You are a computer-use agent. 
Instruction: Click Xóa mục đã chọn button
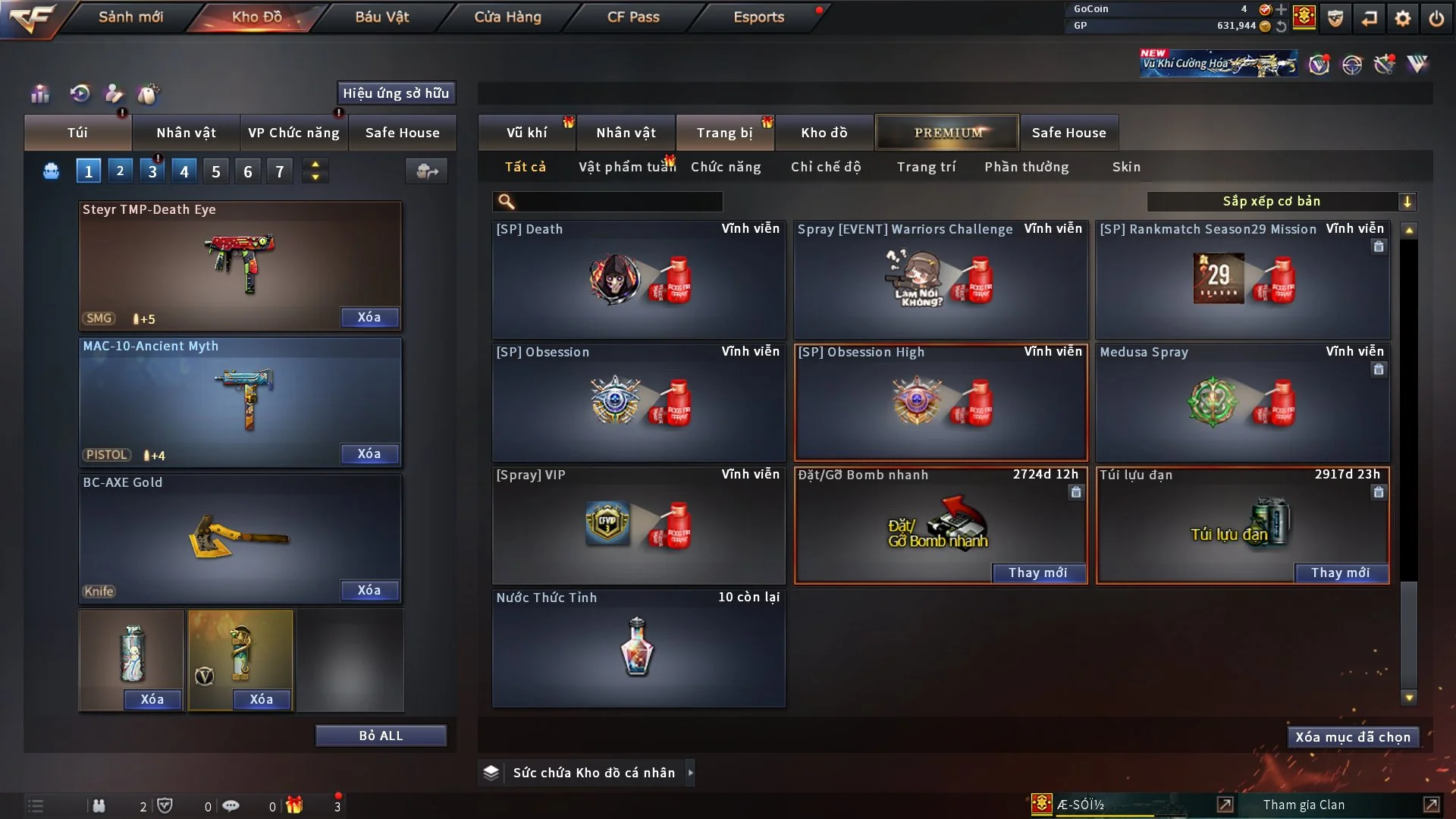(1353, 738)
